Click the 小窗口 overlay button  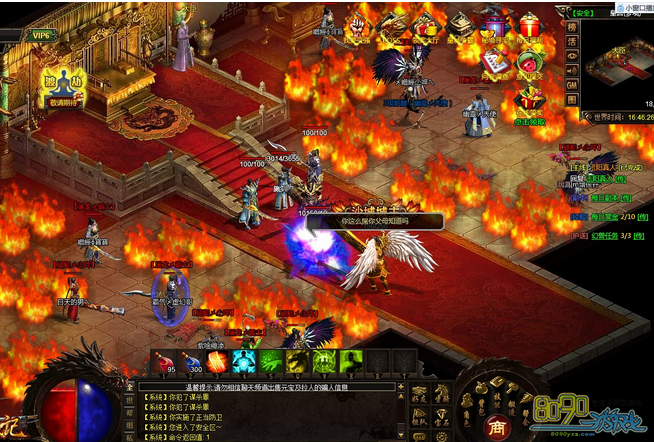click(635, 5)
